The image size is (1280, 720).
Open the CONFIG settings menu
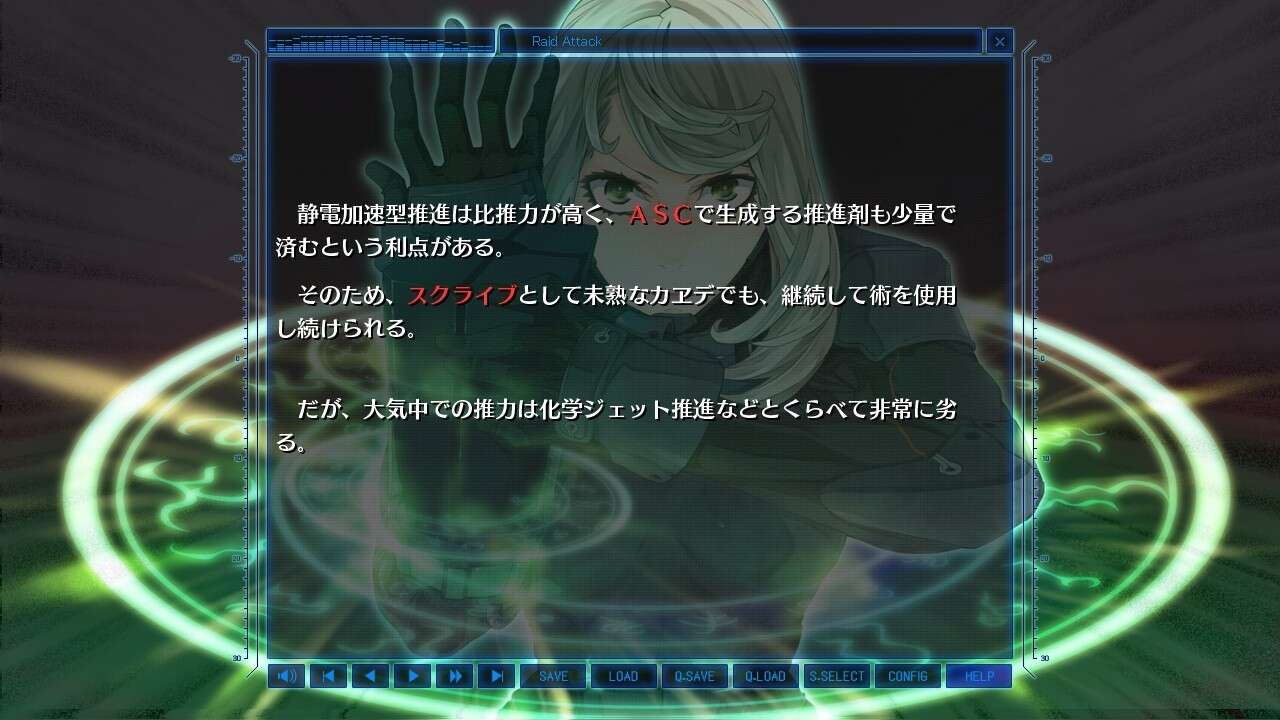point(908,676)
